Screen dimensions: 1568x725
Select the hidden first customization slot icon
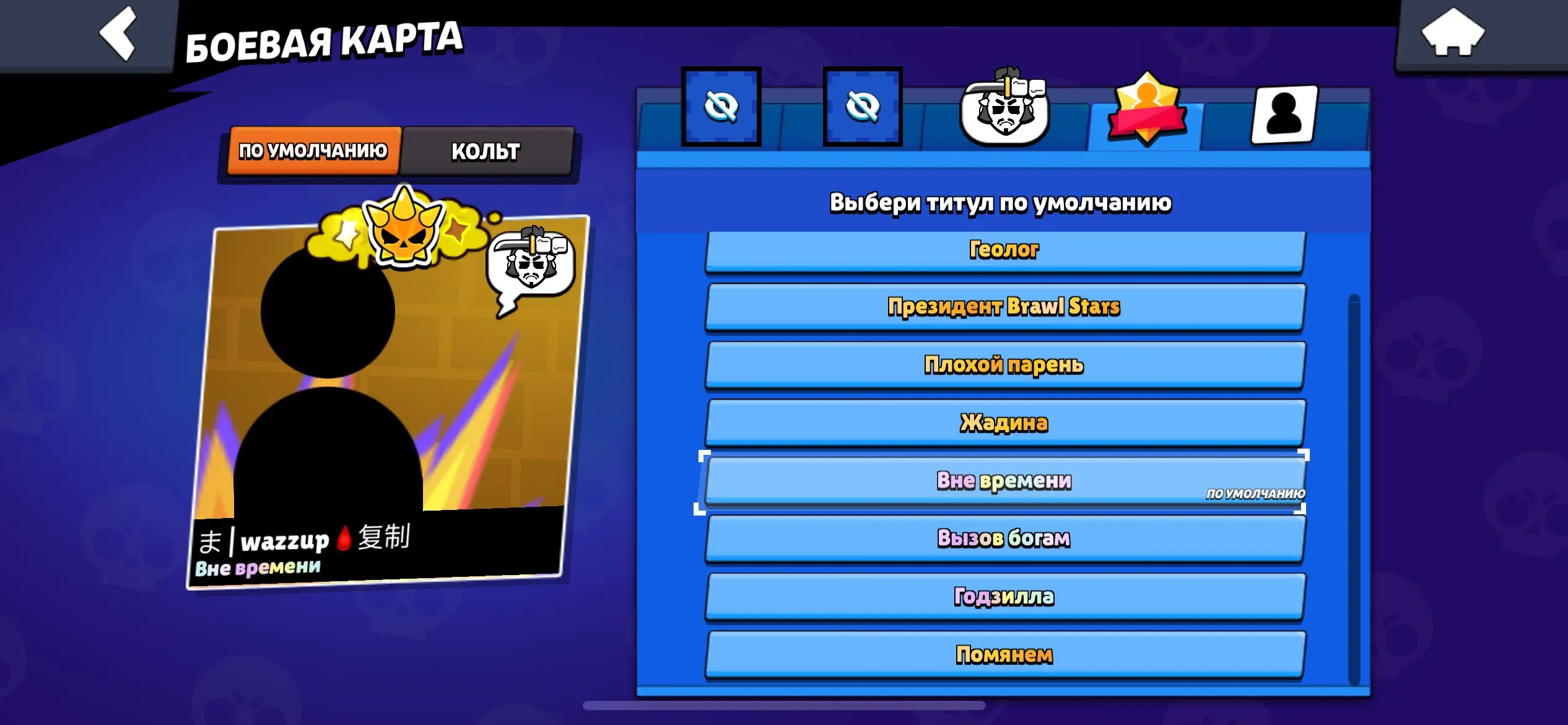click(722, 107)
